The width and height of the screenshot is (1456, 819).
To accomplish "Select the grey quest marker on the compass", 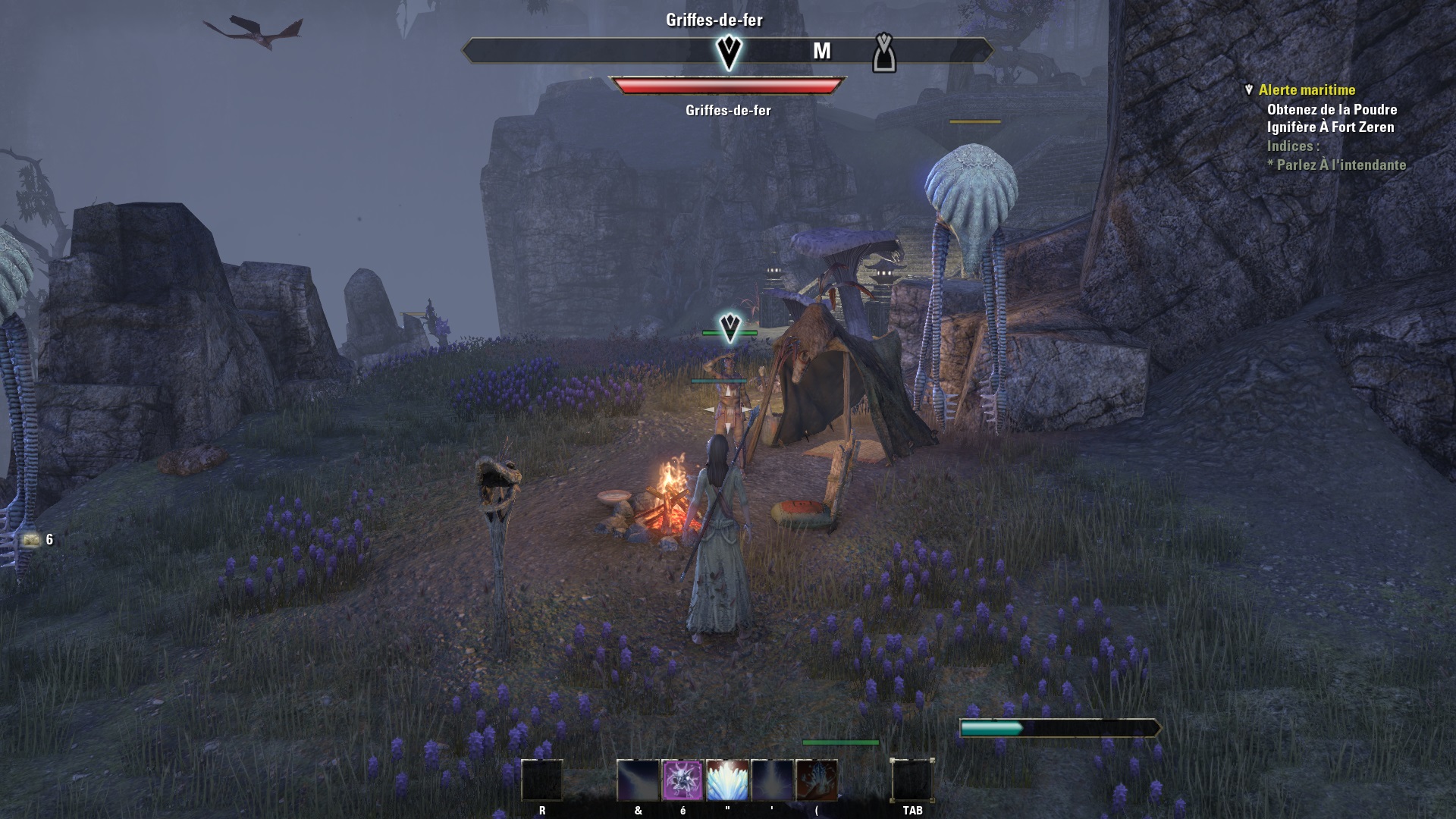I will 884,53.
